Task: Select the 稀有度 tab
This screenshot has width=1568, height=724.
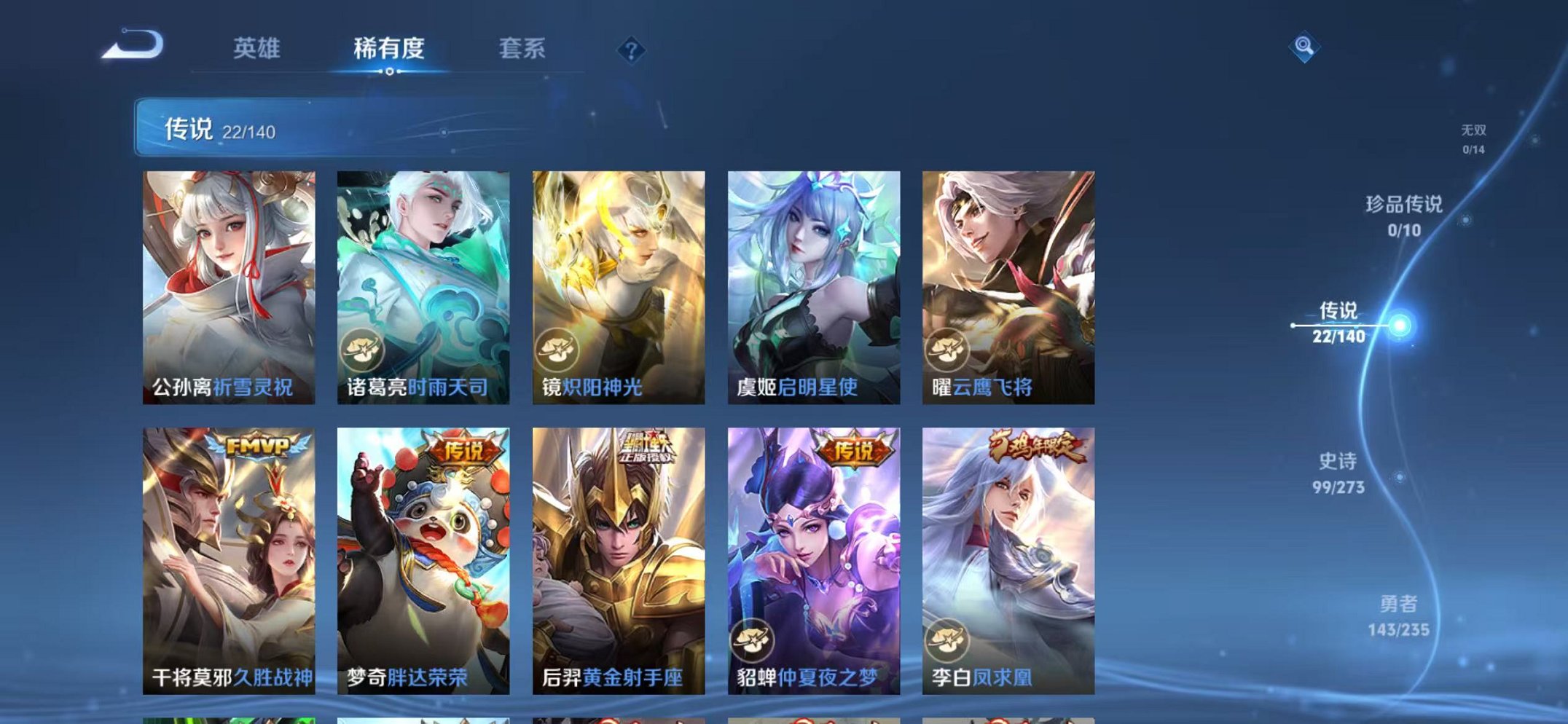Action: click(391, 50)
